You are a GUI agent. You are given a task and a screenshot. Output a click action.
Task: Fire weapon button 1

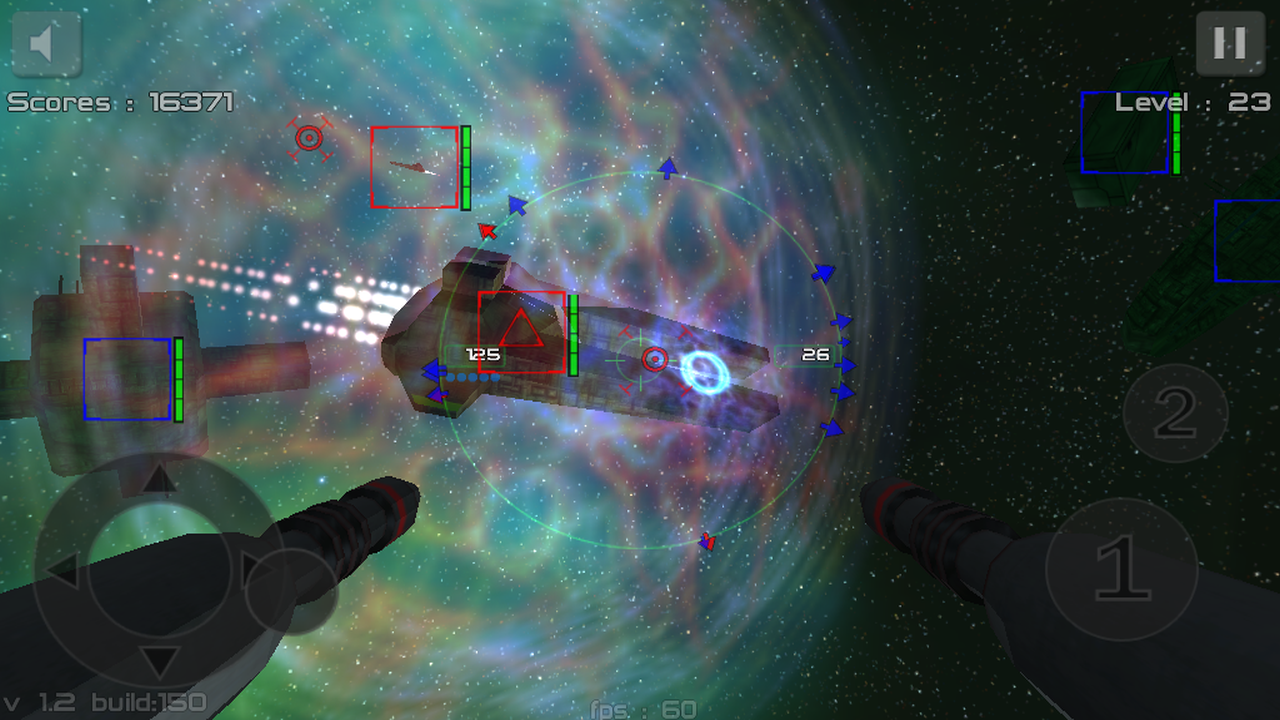point(1121,569)
